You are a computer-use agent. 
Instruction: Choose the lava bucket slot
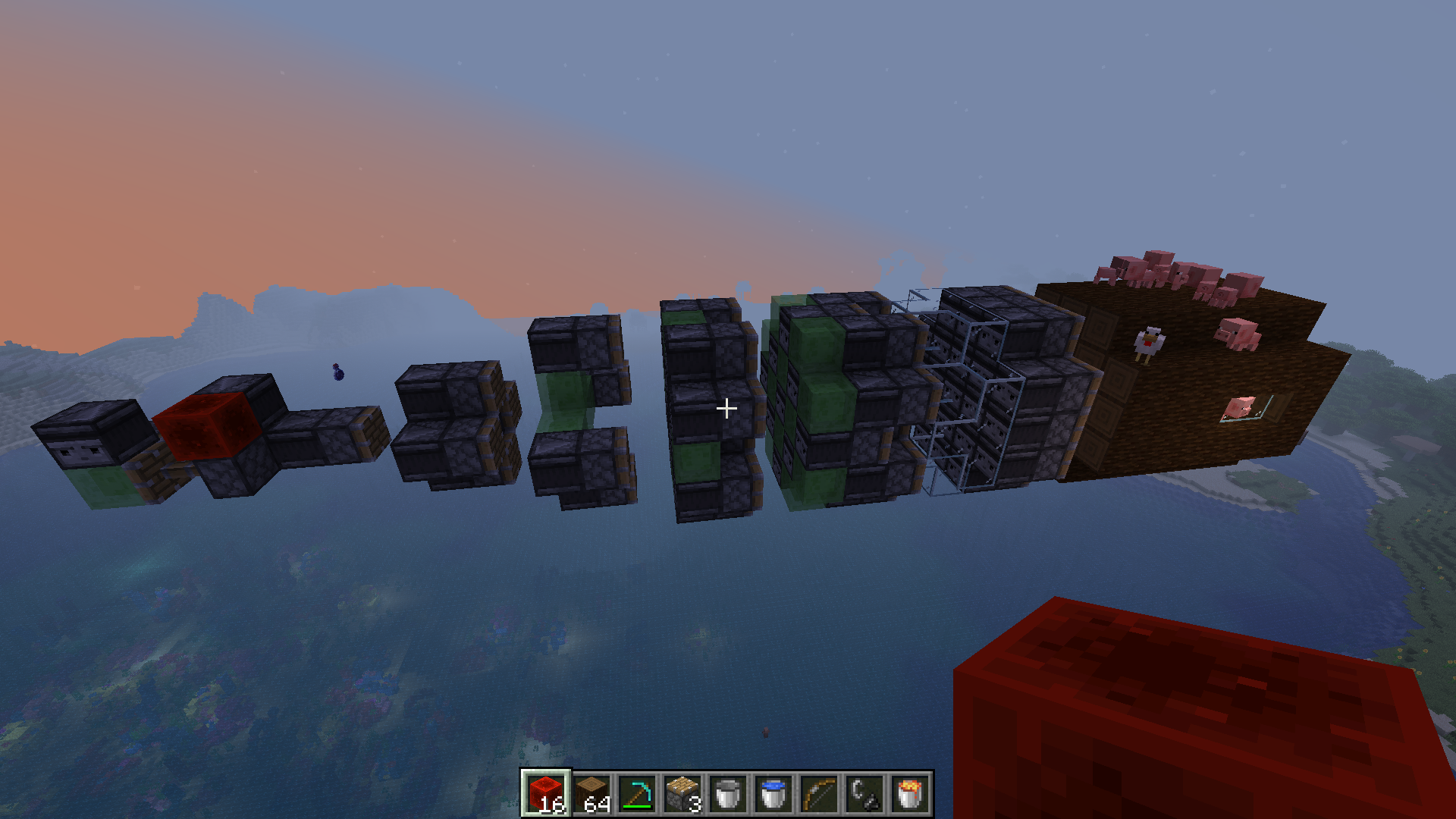(x=909, y=794)
